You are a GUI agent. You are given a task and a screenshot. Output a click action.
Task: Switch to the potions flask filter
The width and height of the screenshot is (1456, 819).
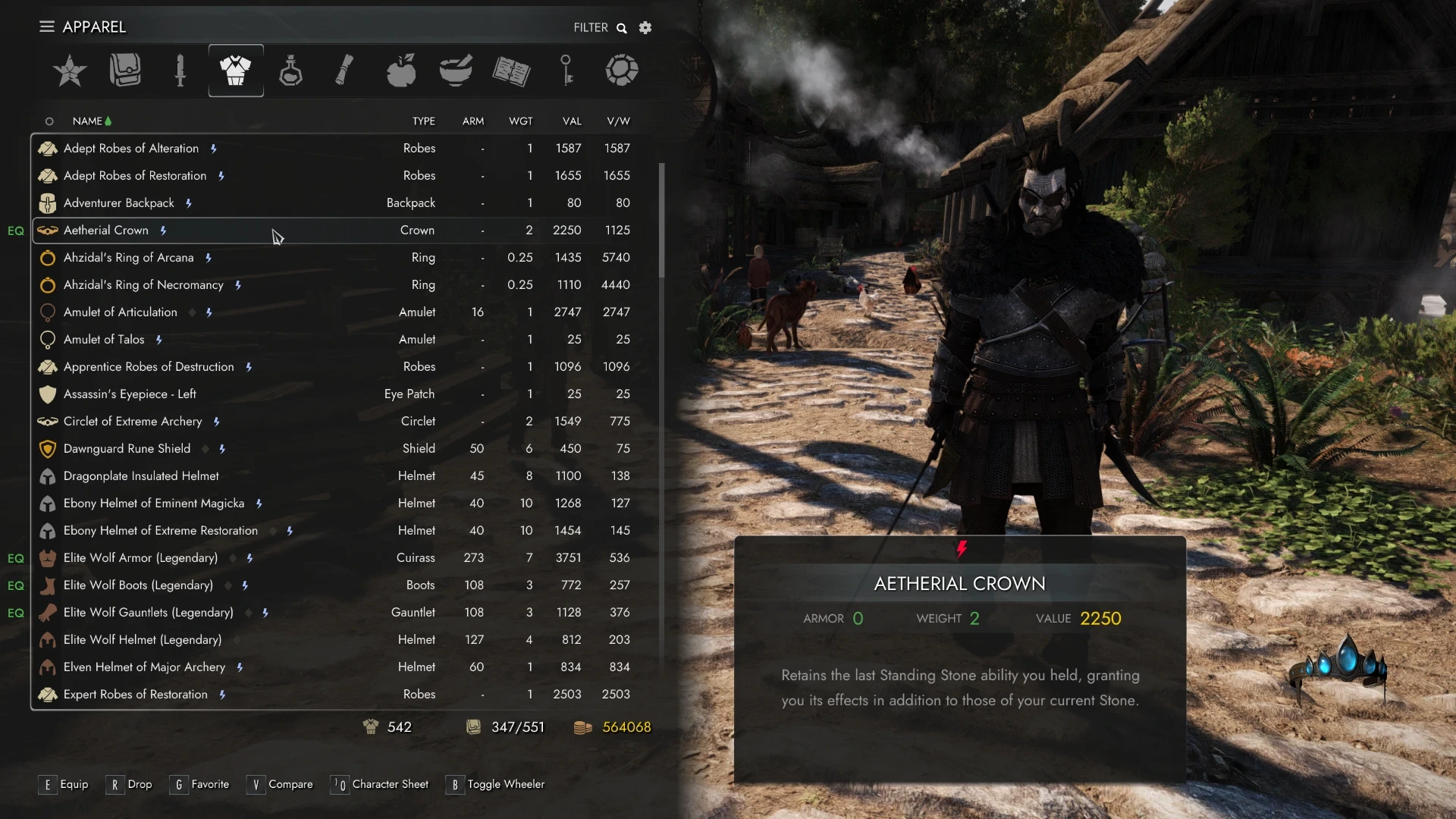[290, 71]
